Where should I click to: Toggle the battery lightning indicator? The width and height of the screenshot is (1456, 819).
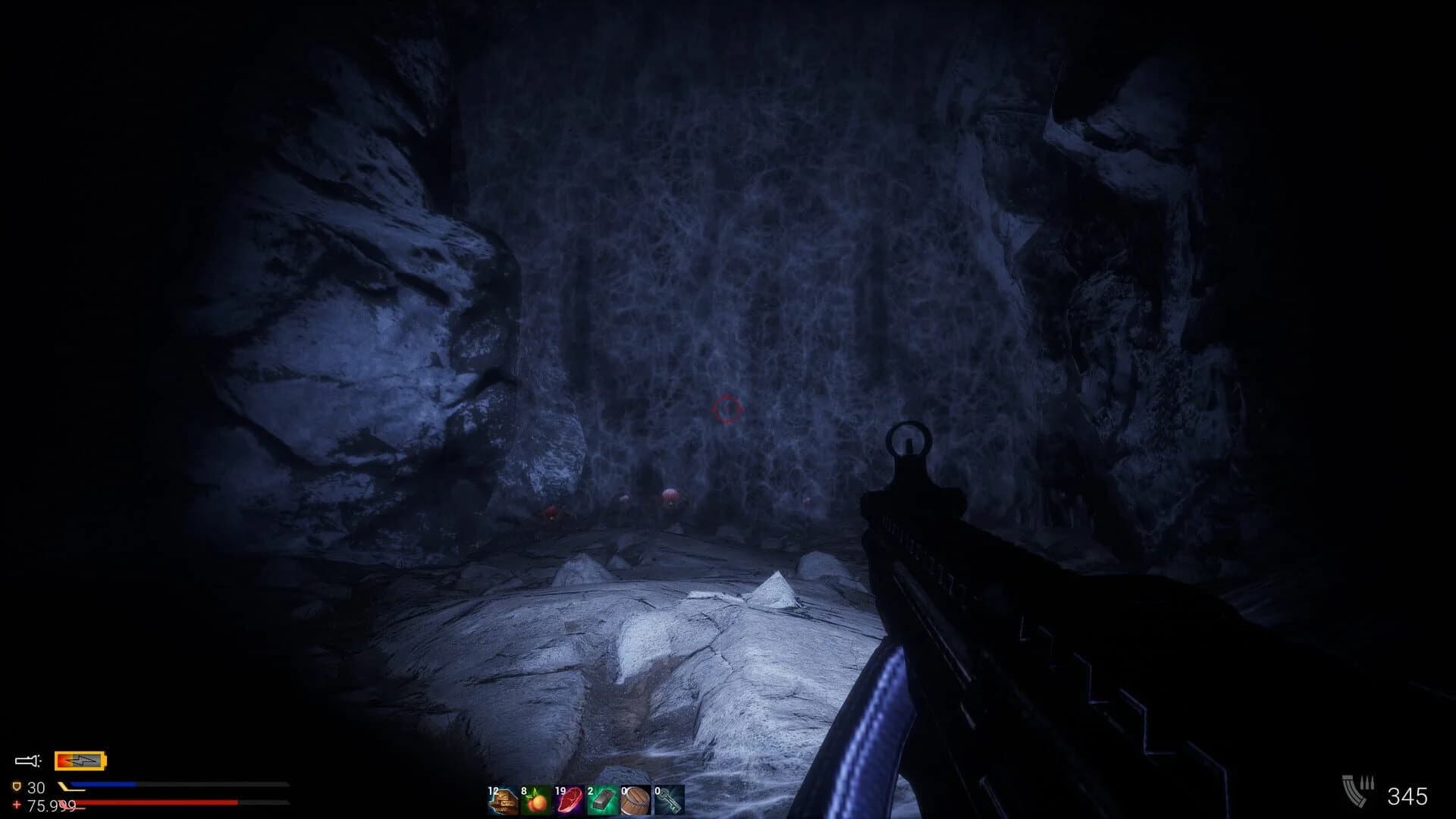pyautogui.click(x=80, y=760)
